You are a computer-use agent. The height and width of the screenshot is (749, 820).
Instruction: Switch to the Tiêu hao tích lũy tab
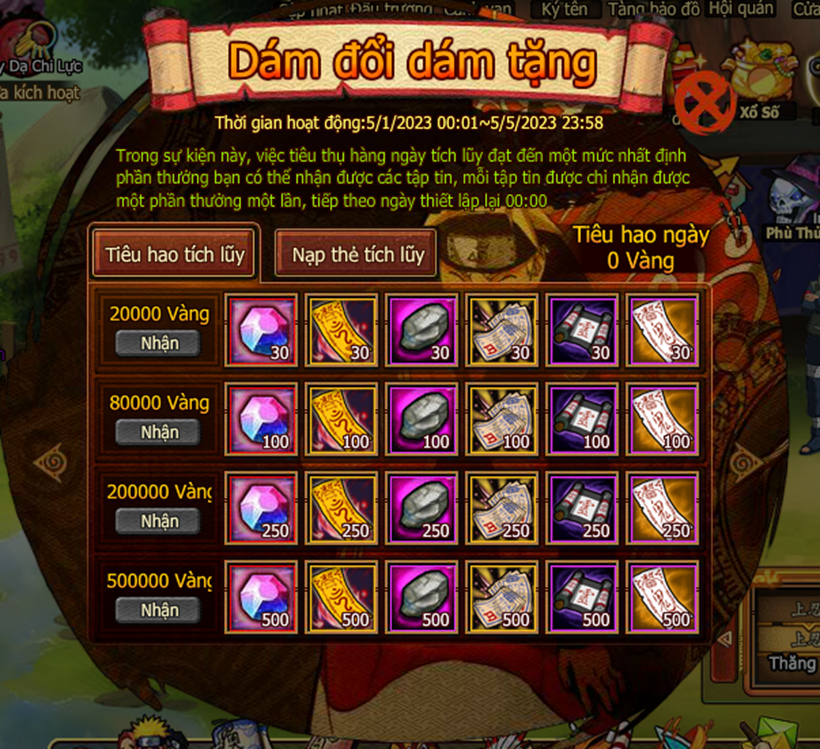175,255
